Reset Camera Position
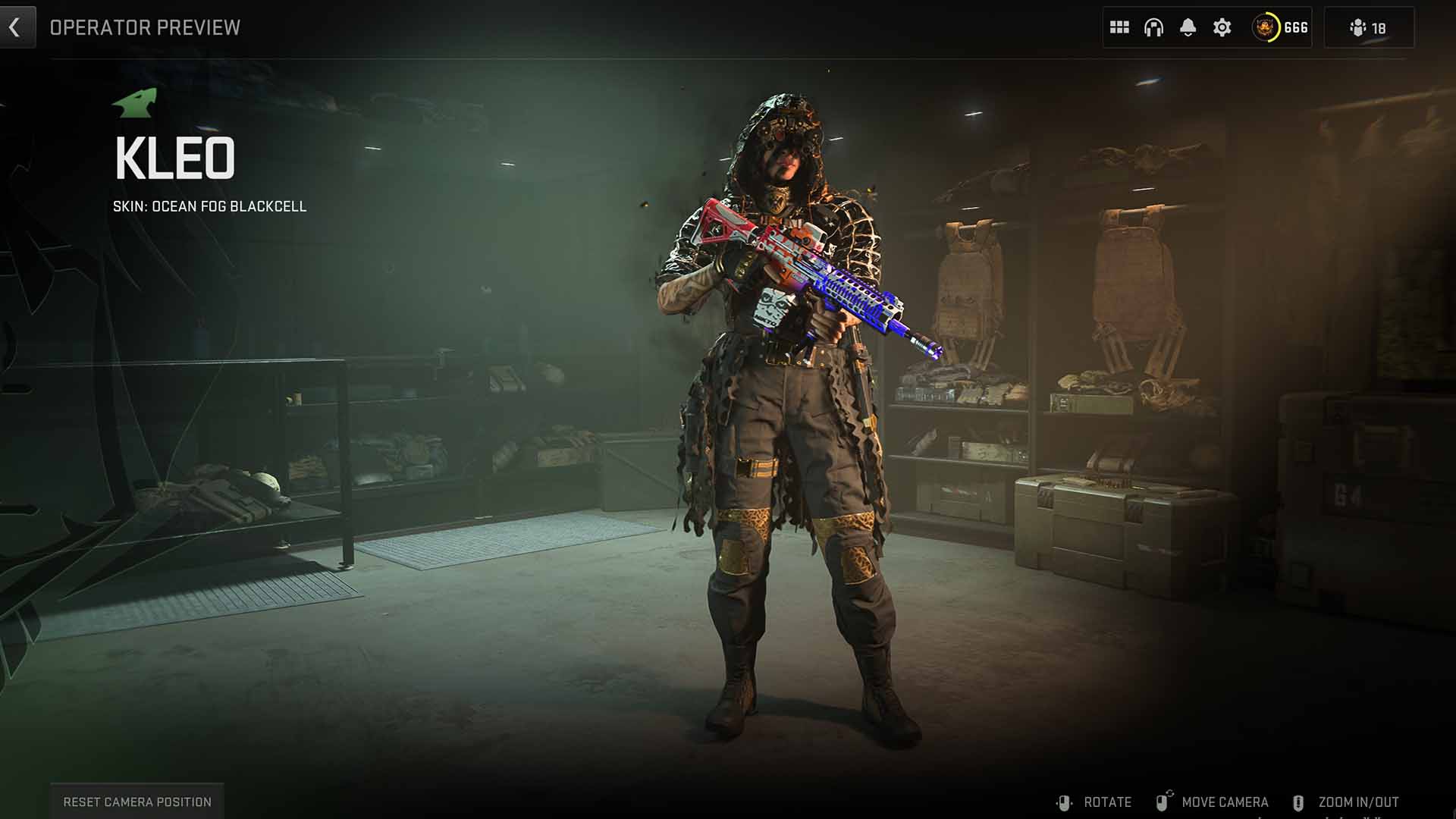This screenshot has width=1456, height=819. coord(137,802)
